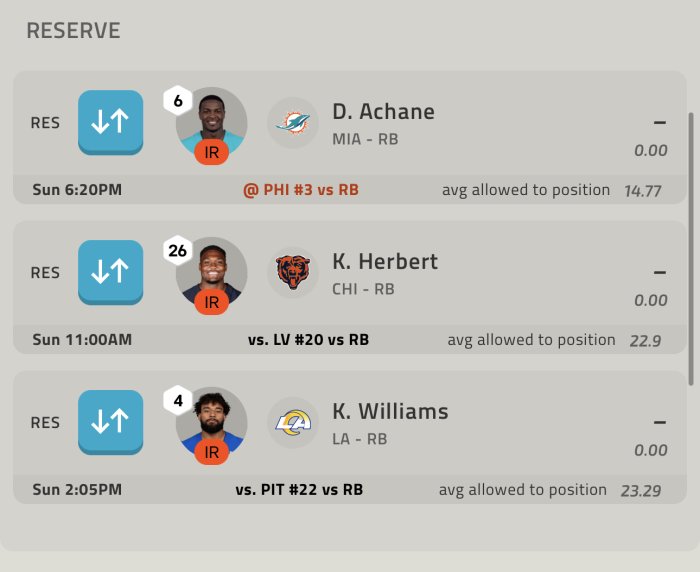Check the vs. PIT #22 vs RB matchup
Screen dimensions: 700x572
pyautogui.click(x=299, y=490)
